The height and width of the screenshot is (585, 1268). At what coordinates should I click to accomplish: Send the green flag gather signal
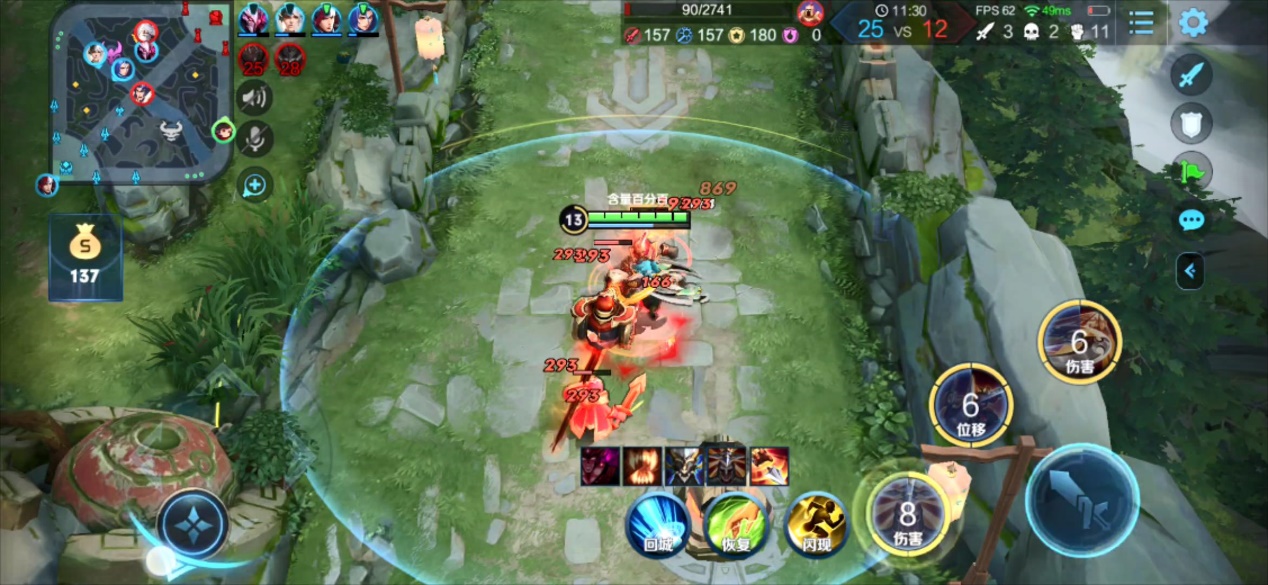pyautogui.click(x=1191, y=171)
